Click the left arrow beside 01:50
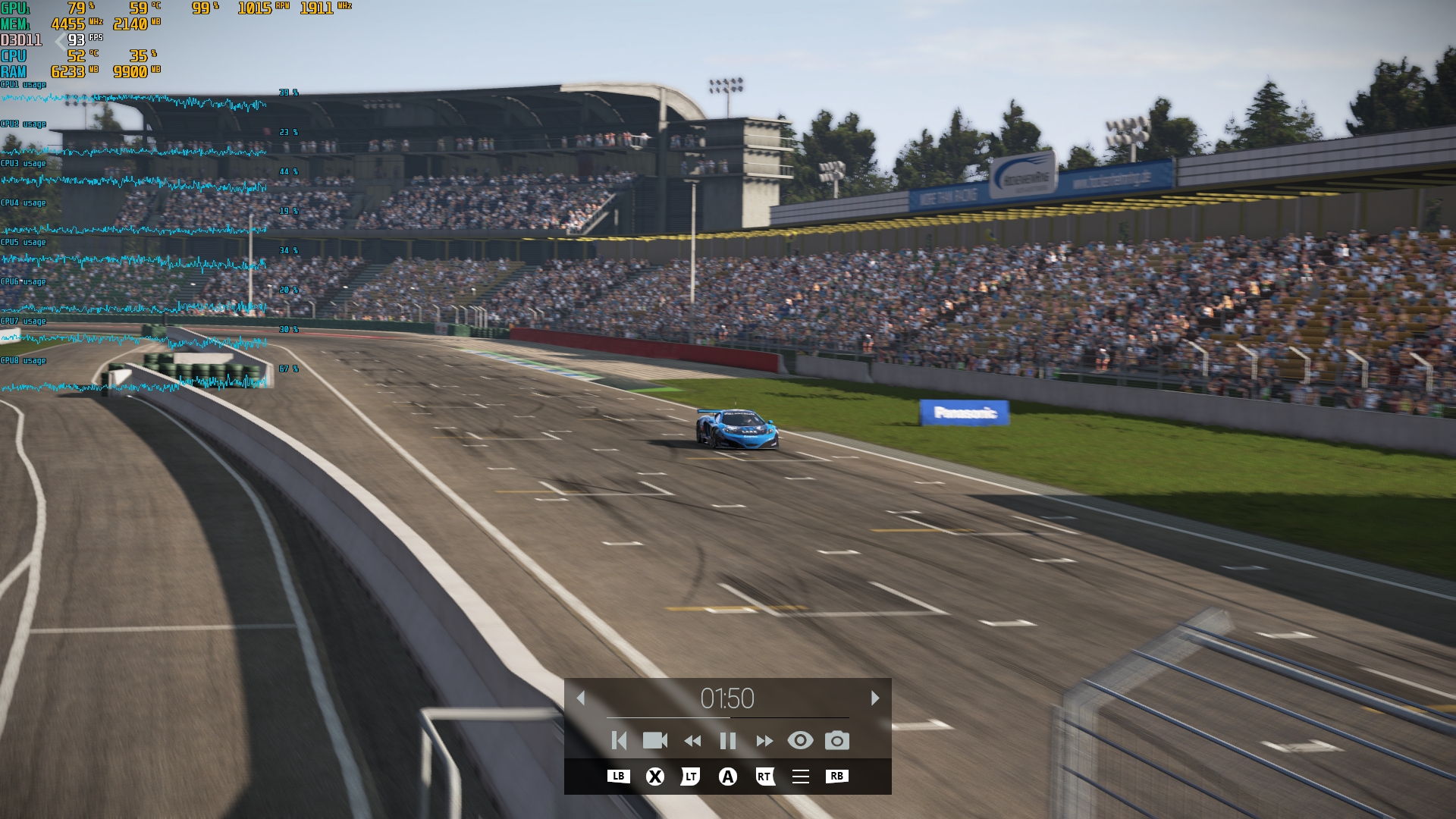 [582, 699]
